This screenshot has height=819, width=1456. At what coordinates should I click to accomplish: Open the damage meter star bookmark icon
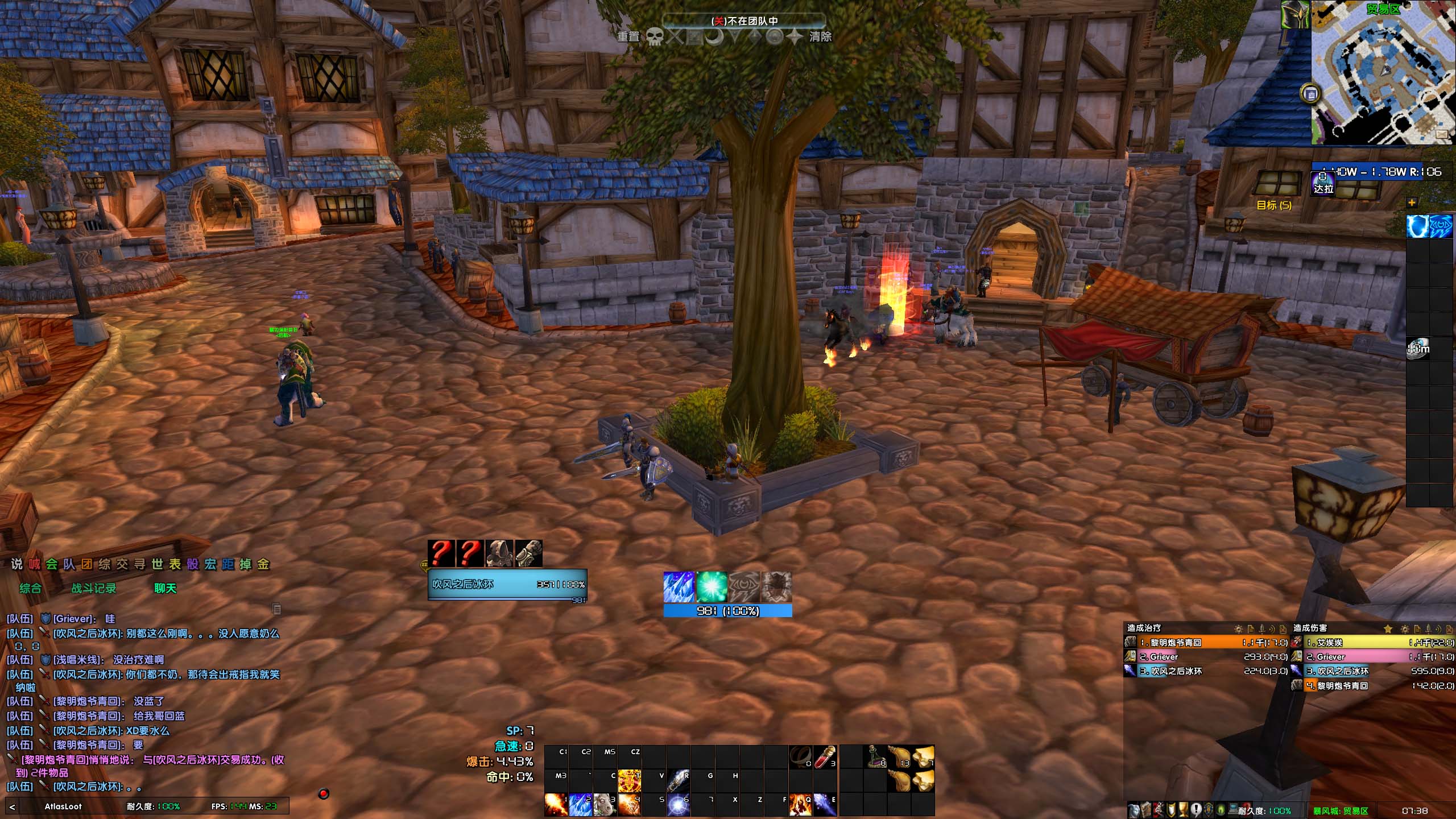coord(1388,628)
